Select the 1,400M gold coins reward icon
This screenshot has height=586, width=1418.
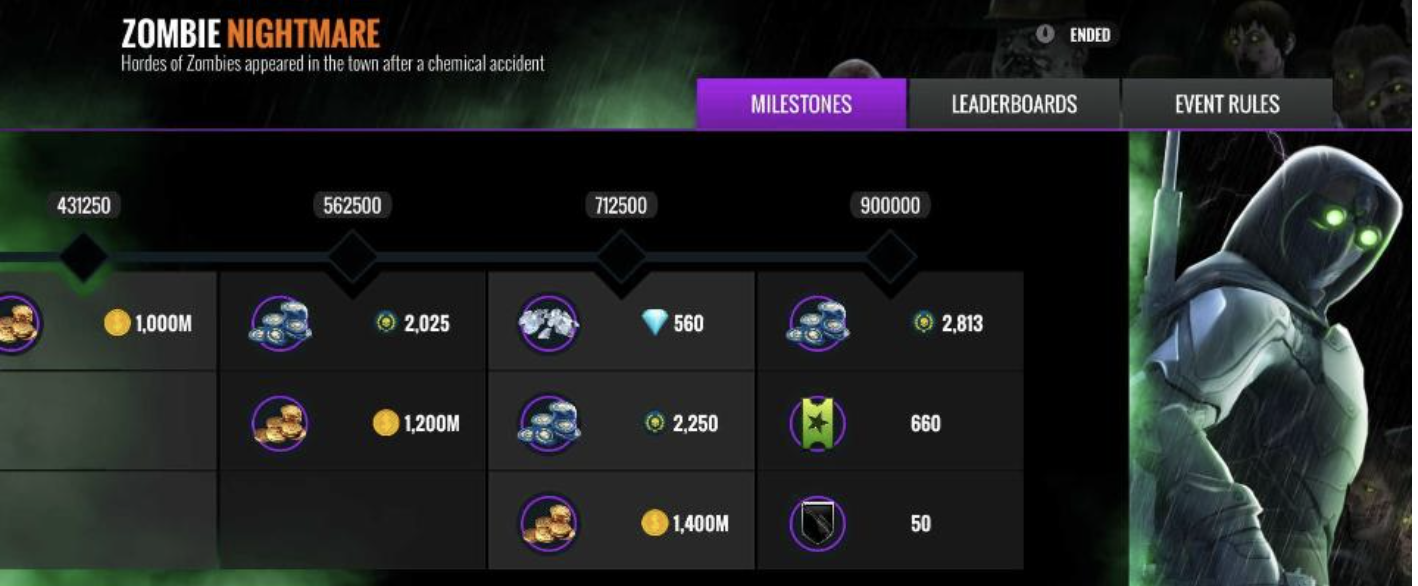tap(549, 523)
